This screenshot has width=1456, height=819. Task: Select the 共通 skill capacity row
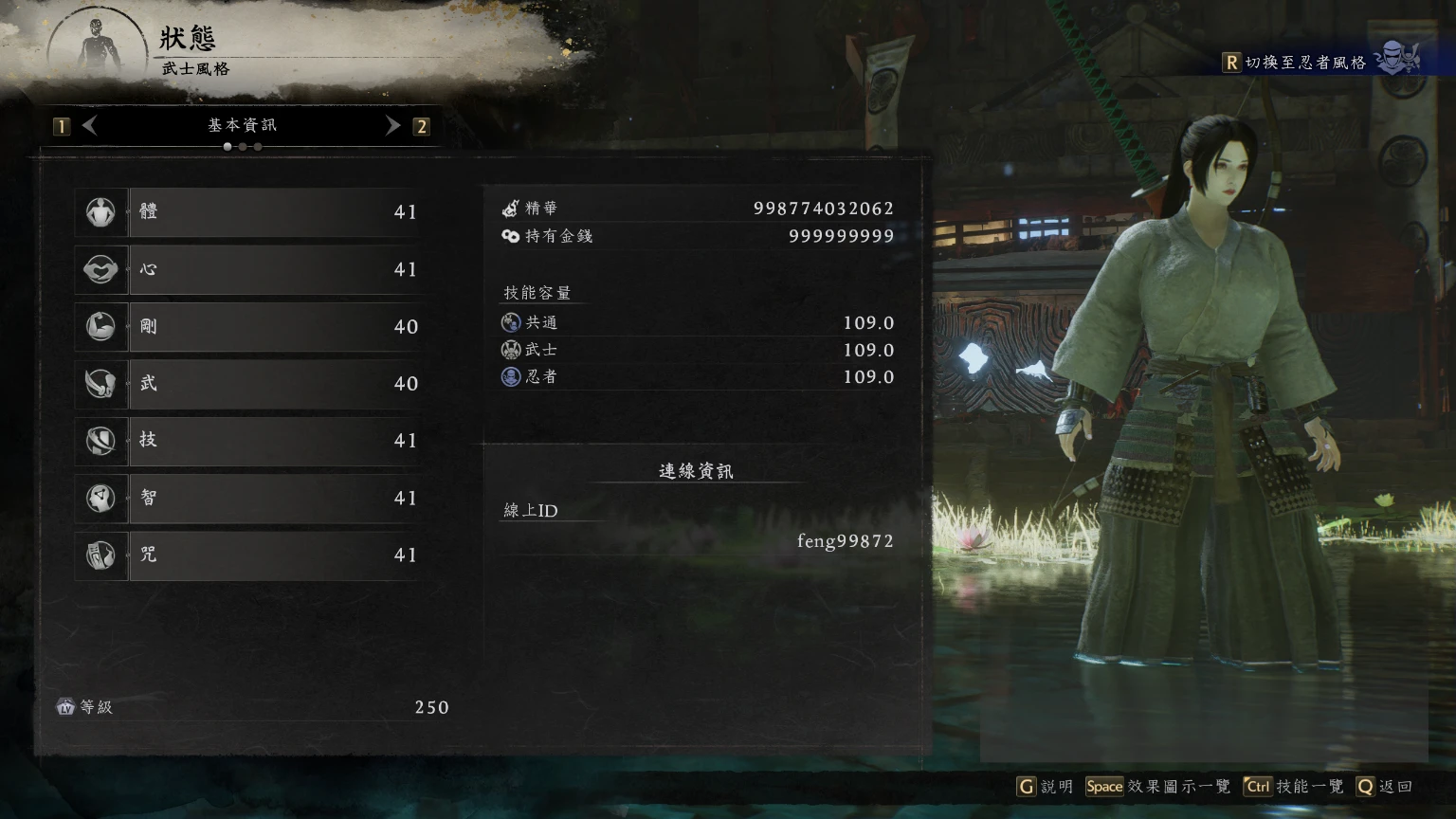[x=697, y=323]
